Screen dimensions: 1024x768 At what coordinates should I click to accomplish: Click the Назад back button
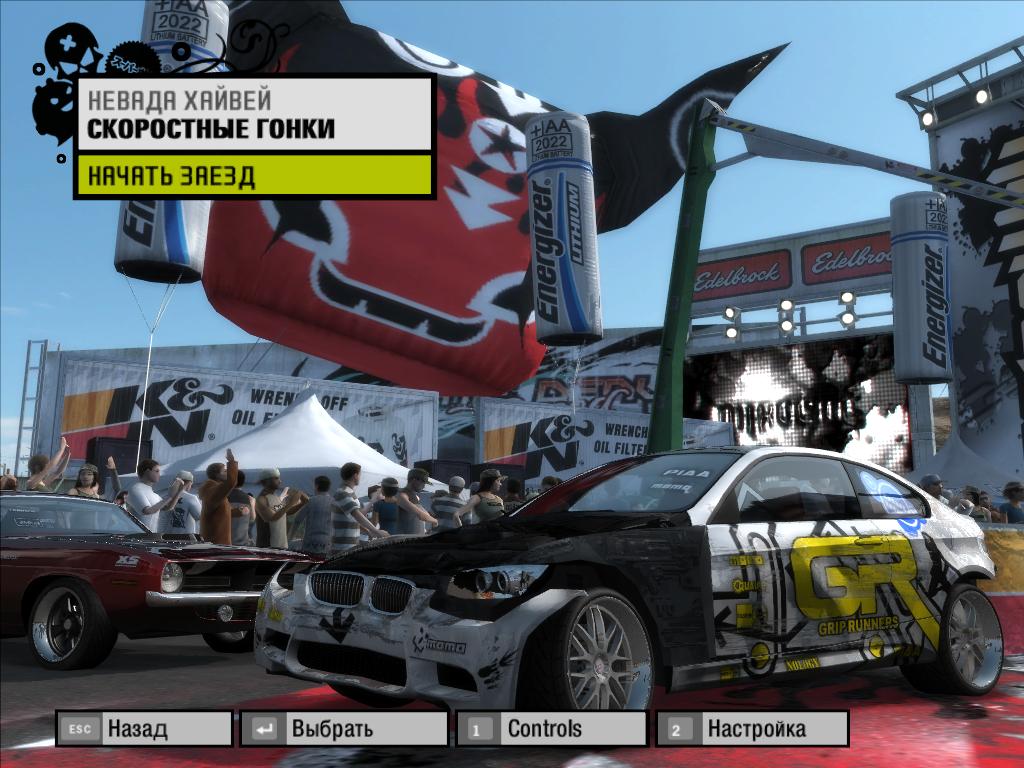click(x=145, y=728)
